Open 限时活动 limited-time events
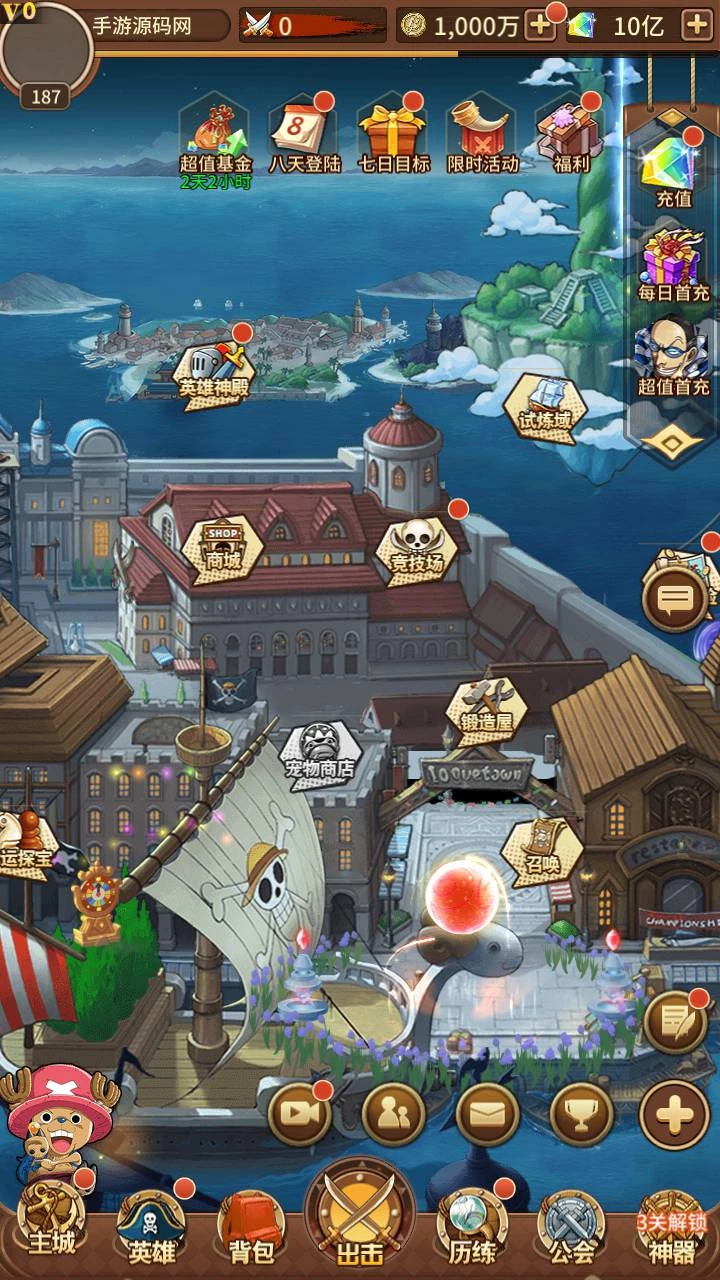The height and width of the screenshot is (1280, 720). 482,136
